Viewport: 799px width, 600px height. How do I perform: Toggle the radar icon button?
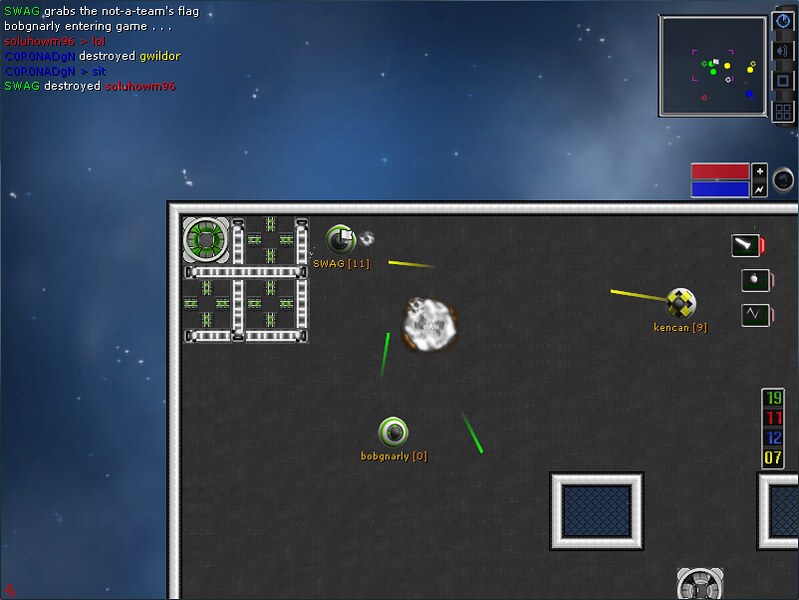pyautogui.click(x=783, y=21)
